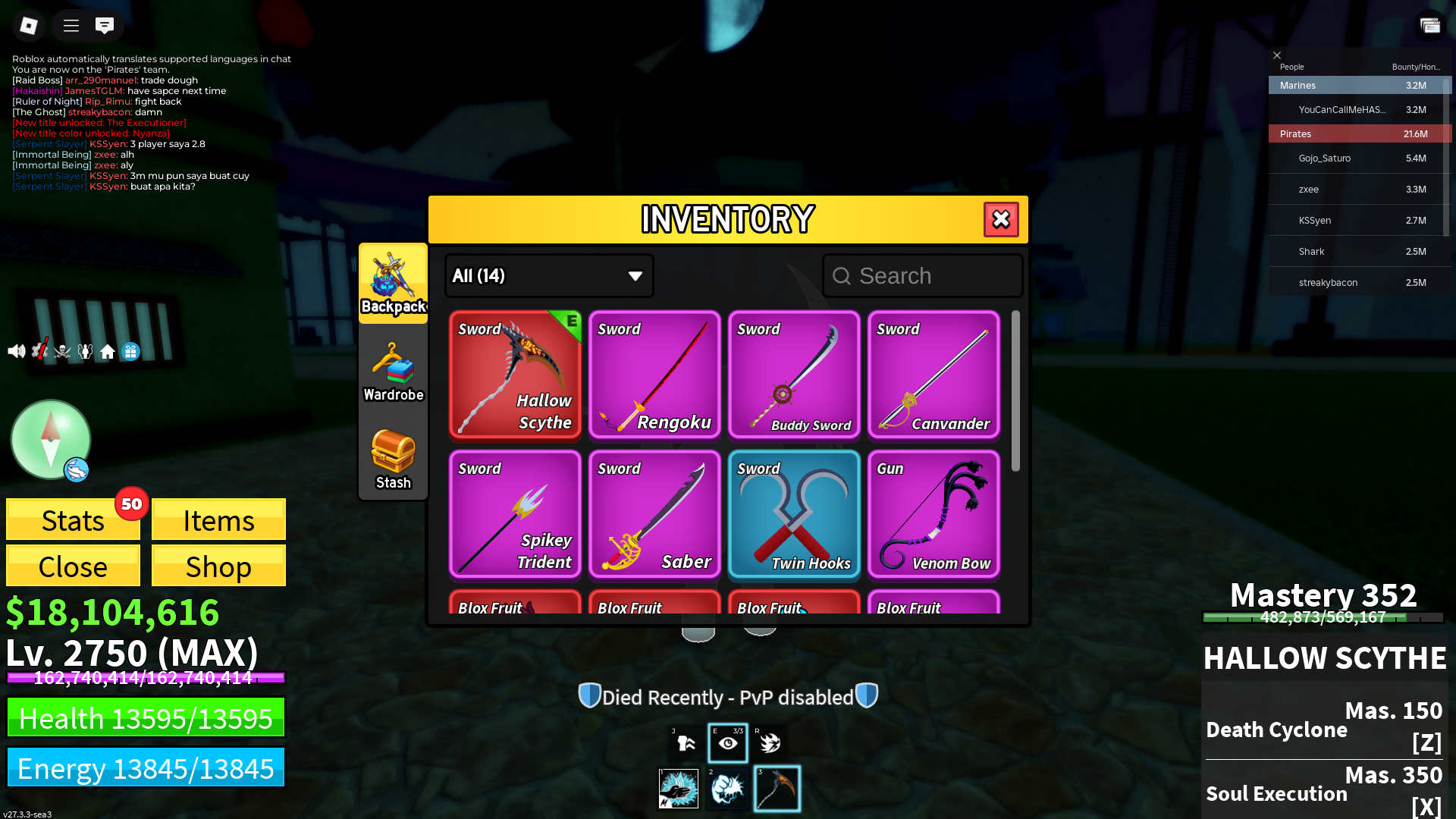1456x819 pixels.
Task: Select the Hallow Scythe sword slot
Action: [515, 375]
